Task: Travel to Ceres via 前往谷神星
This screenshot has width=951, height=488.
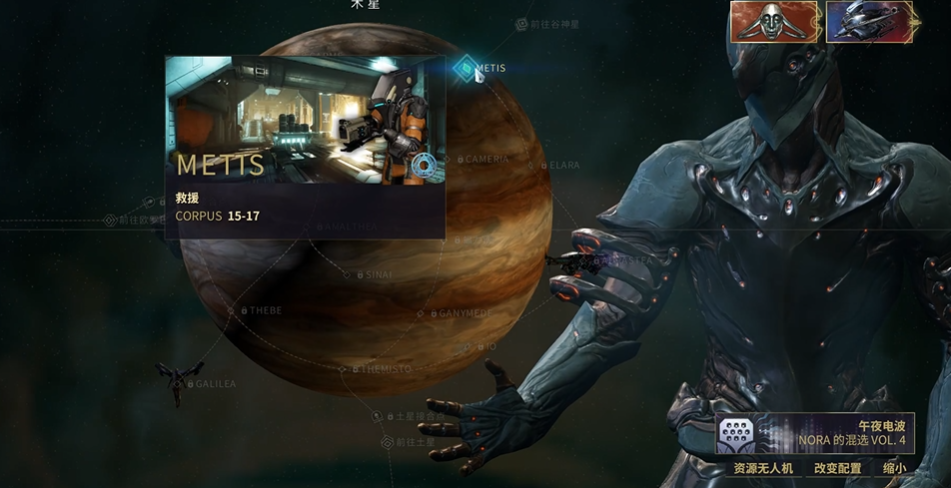Action: (x=522, y=24)
